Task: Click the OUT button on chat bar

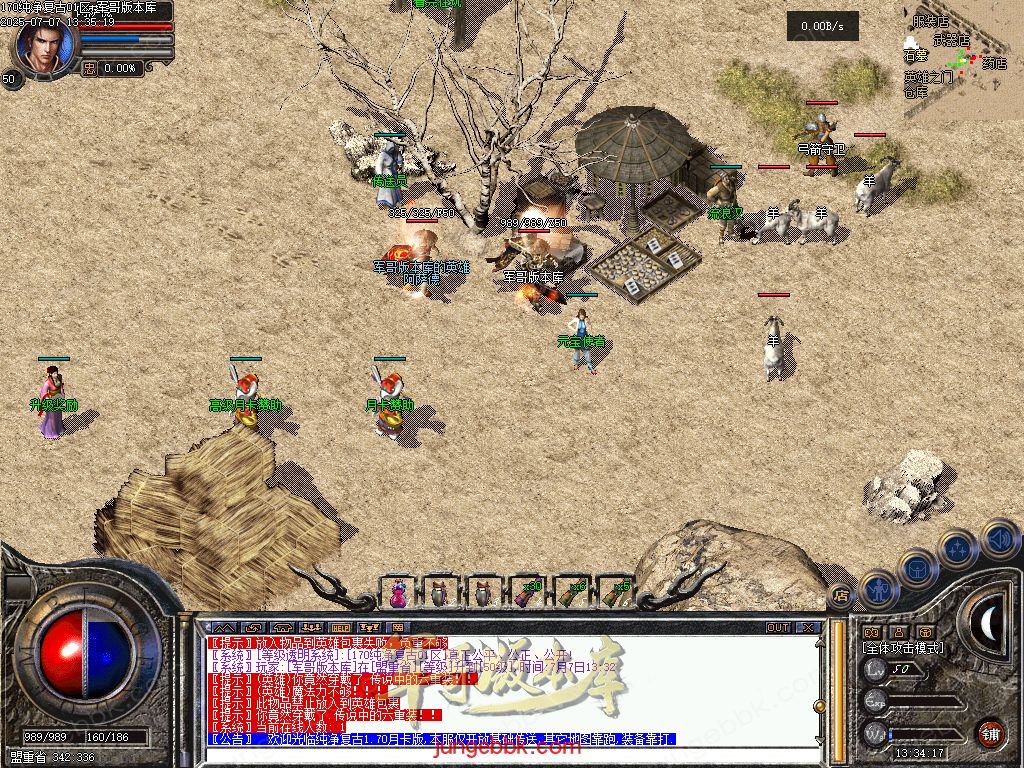Action: 778,628
